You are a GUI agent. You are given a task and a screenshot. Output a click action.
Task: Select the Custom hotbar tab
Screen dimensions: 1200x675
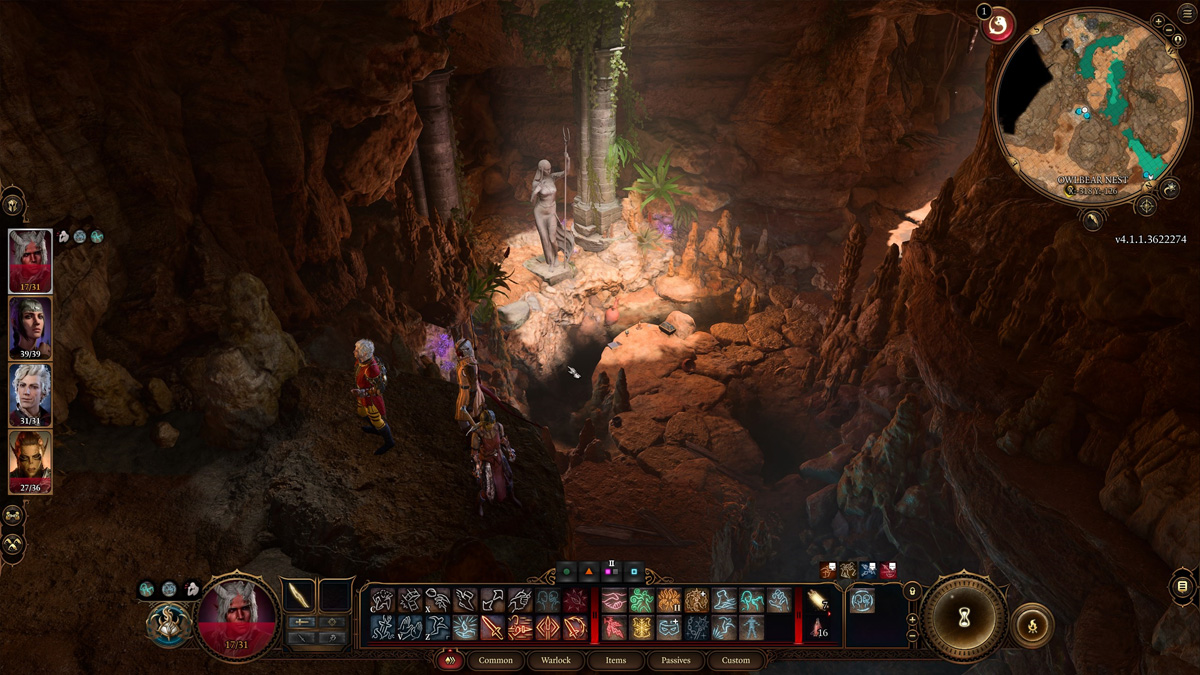[x=736, y=660]
